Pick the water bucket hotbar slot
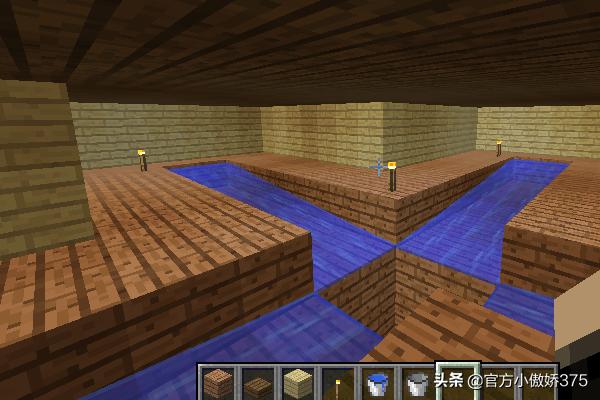The height and width of the screenshot is (400, 600). [x=377, y=383]
